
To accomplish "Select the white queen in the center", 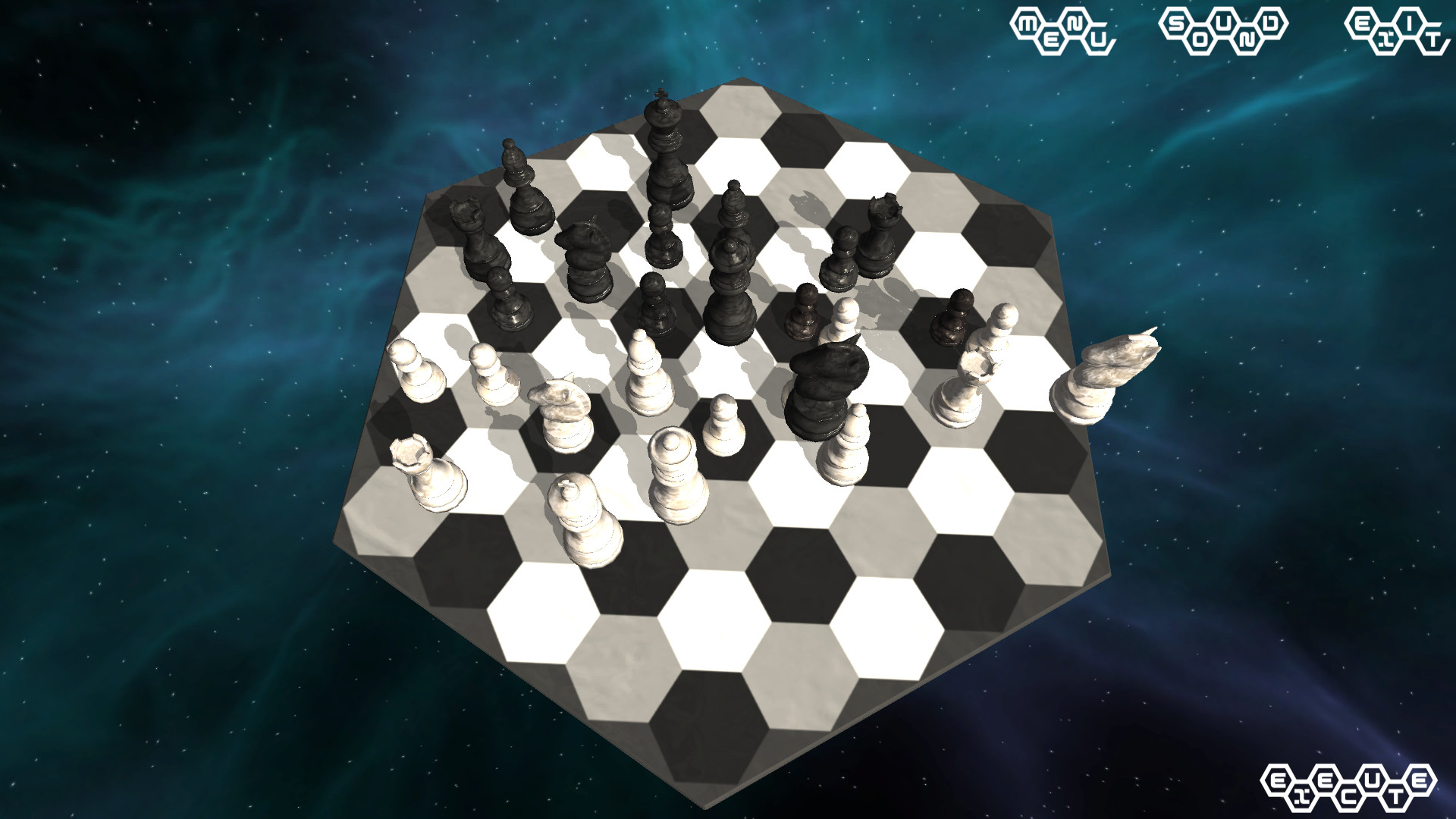I will pos(675,474).
